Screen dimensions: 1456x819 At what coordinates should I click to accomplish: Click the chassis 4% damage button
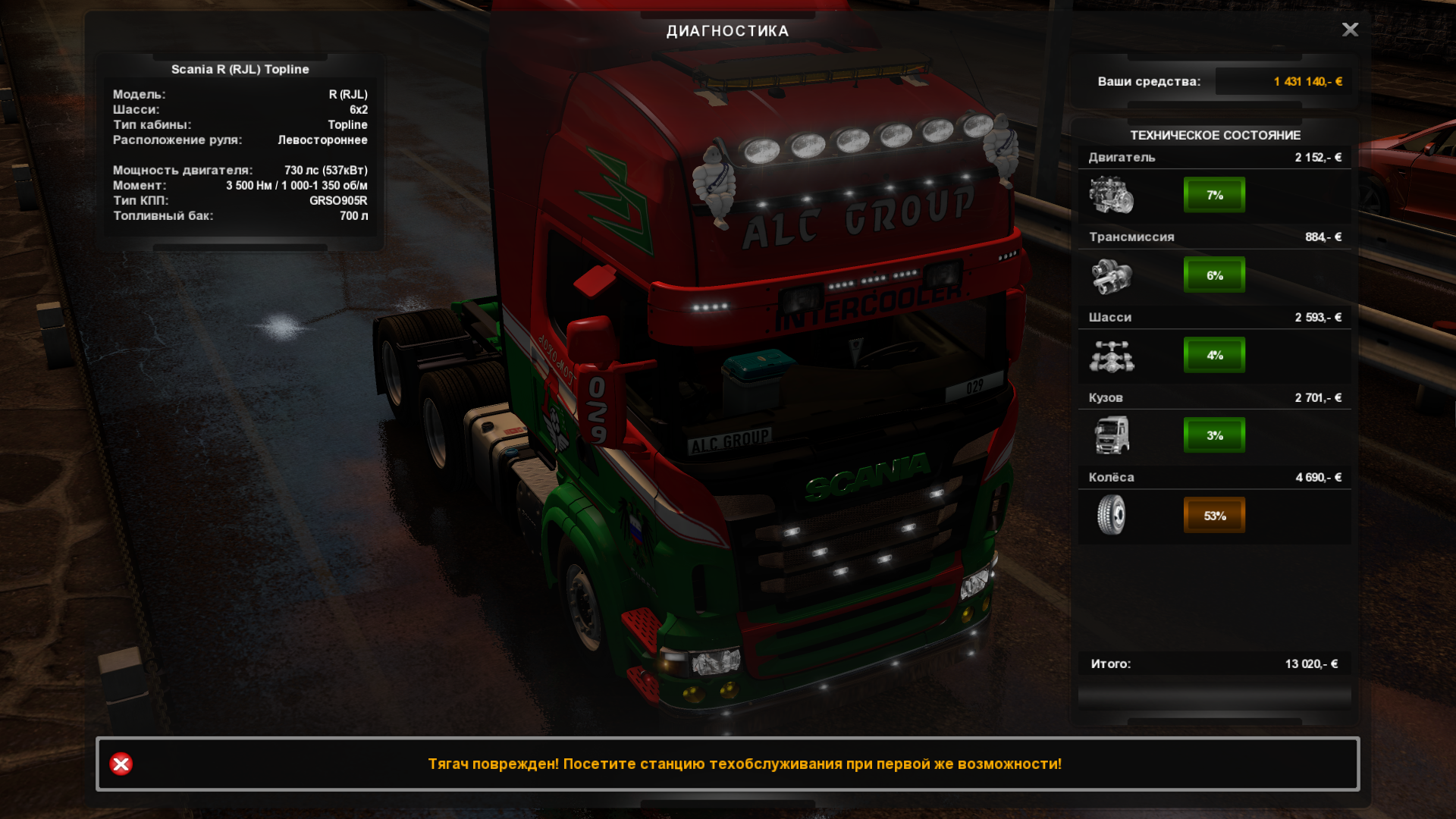(x=1214, y=355)
